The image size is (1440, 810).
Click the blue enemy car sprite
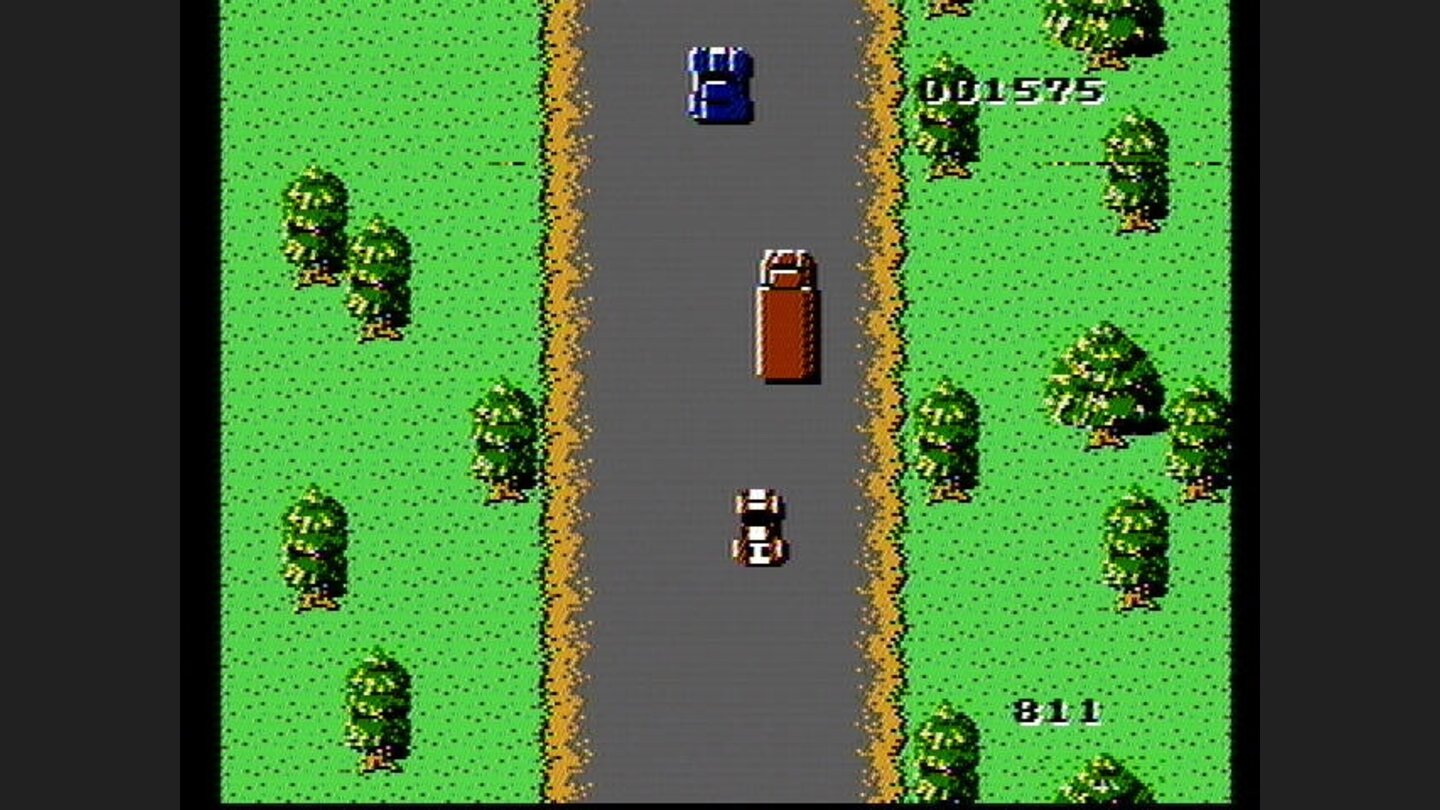coord(718,85)
